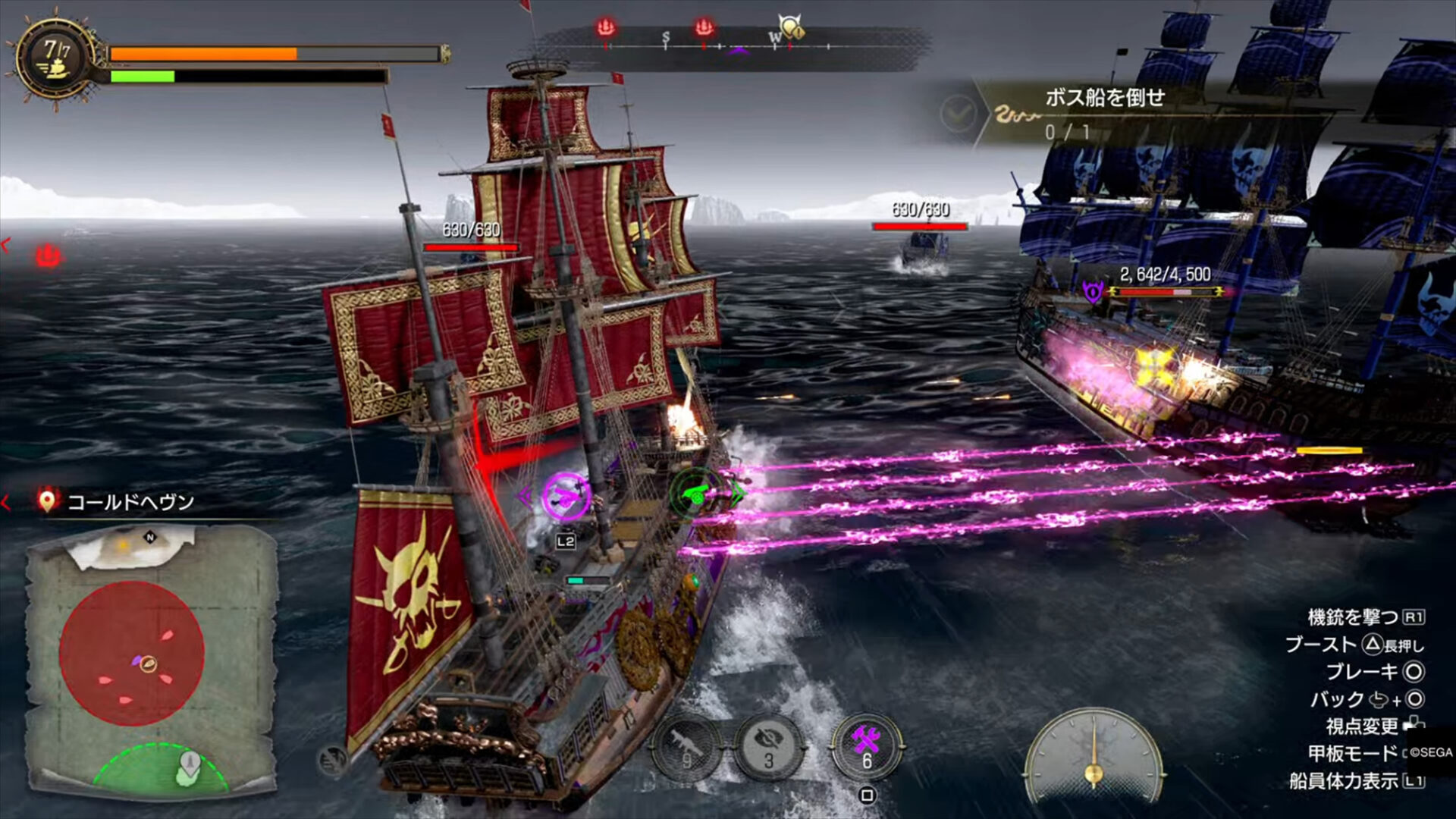Click the コールドヘヴン location label
This screenshot has height=819, width=1456.
point(130,502)
